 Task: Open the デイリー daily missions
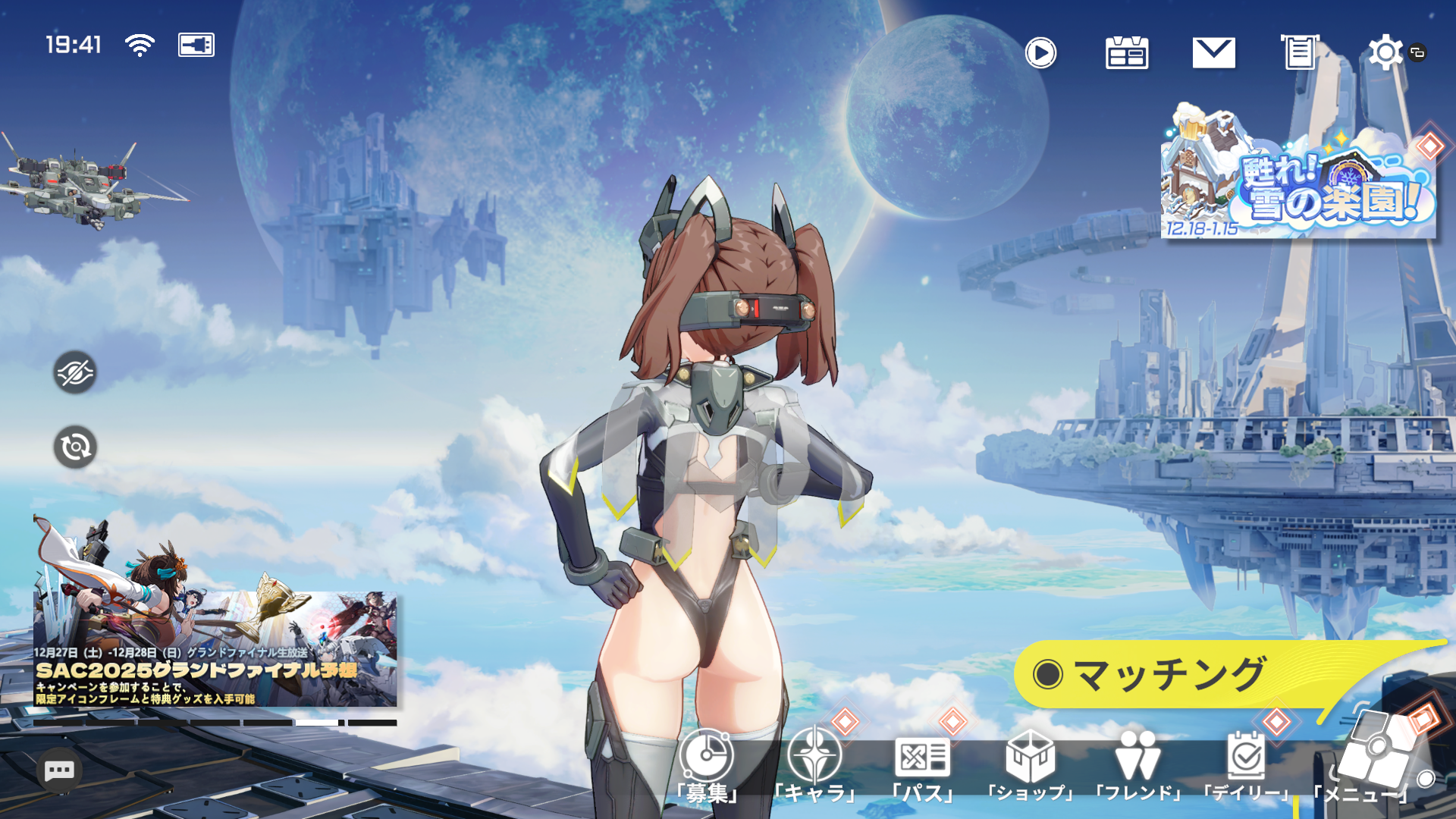tap(1246, 764)
